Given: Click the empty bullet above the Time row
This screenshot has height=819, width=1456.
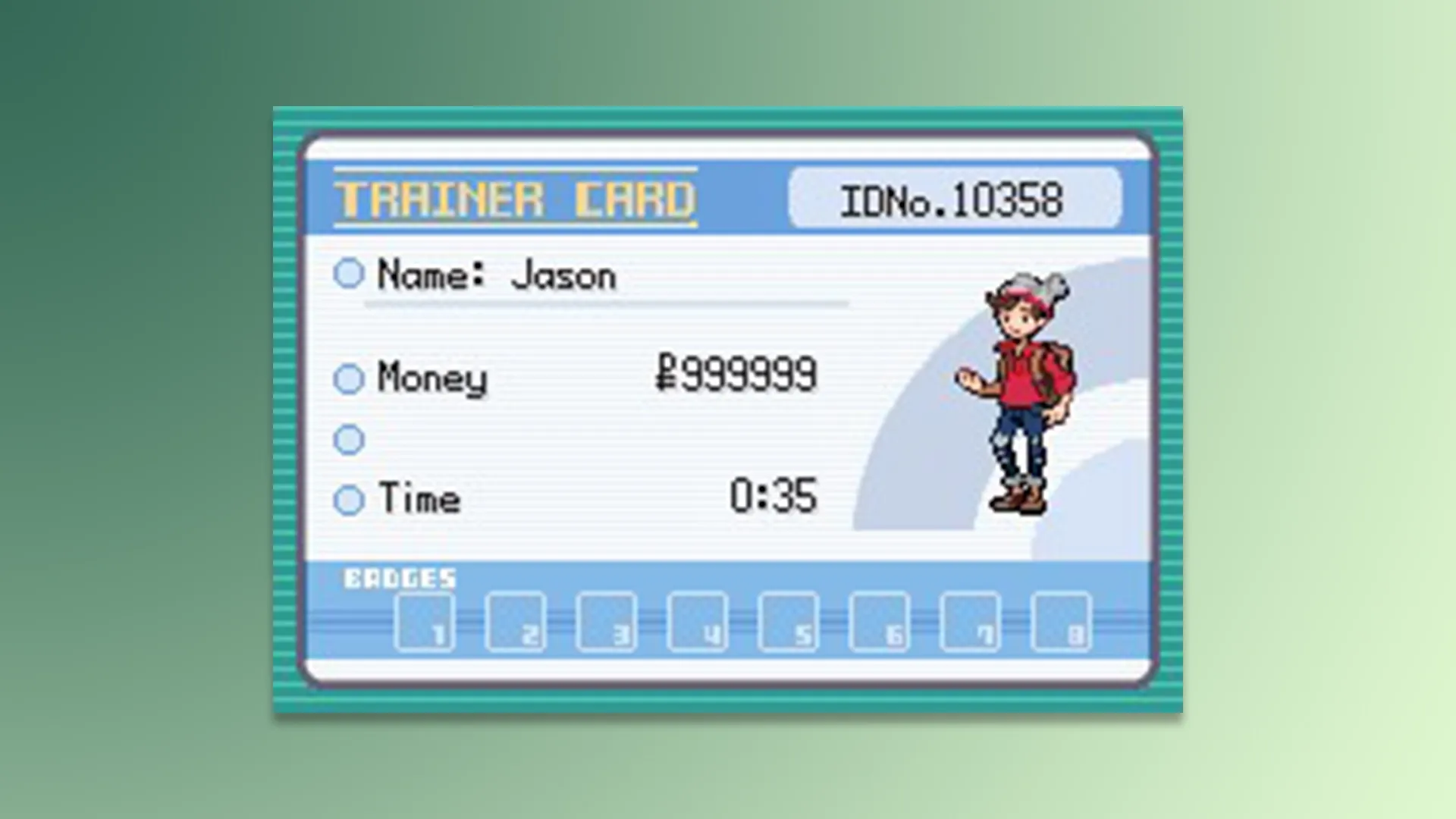Looking at the screenshot, I should [350, 440].
